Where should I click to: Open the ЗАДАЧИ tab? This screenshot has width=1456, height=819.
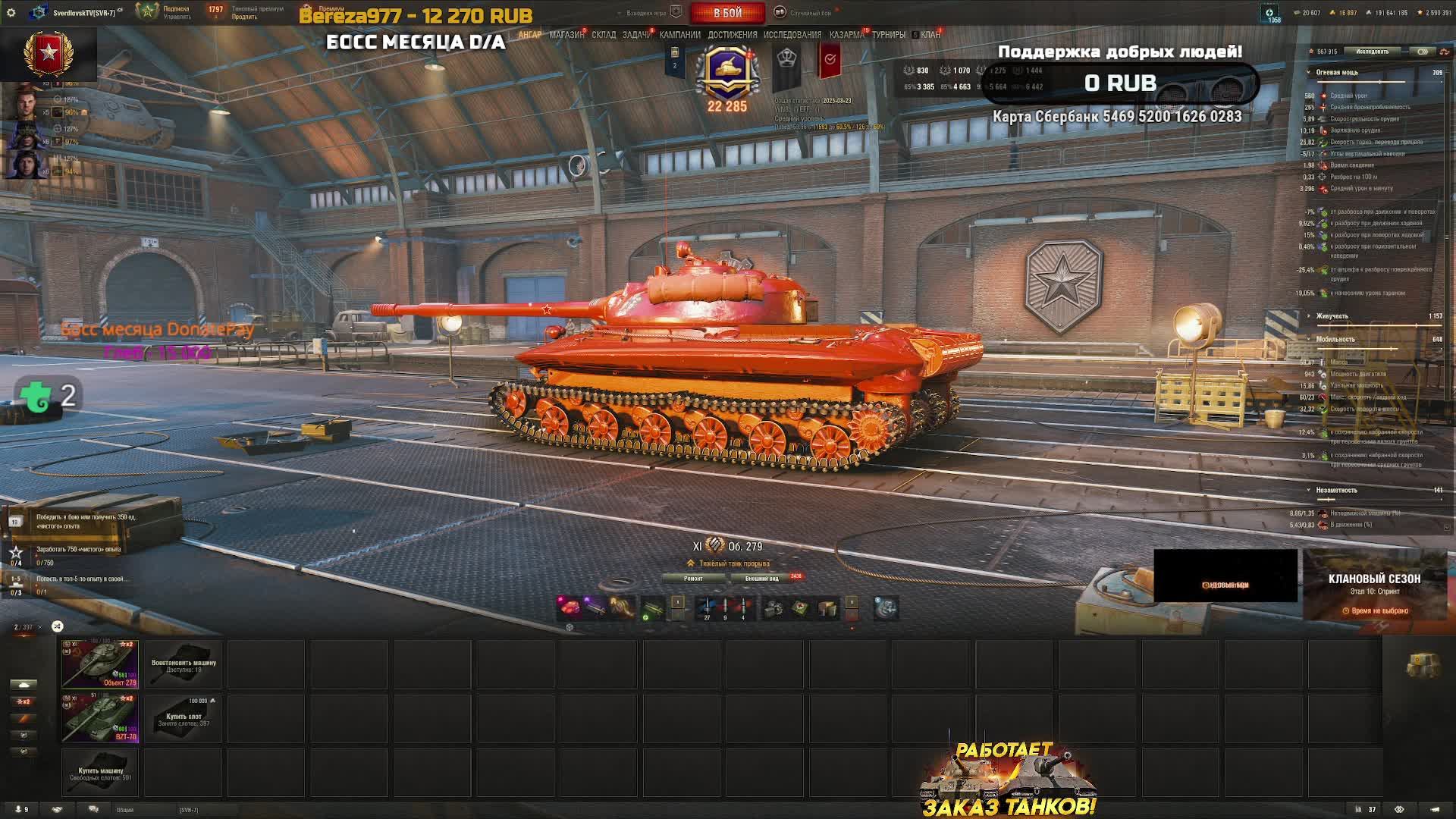636,35
